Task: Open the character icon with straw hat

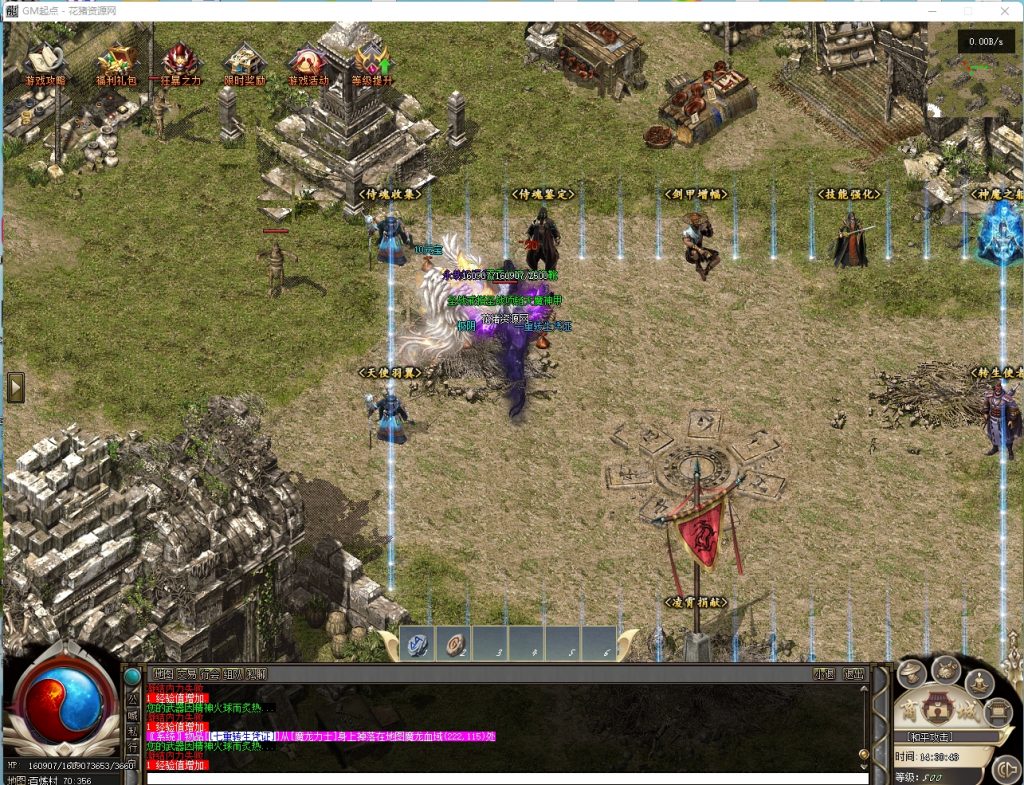Action: point(911,675)
